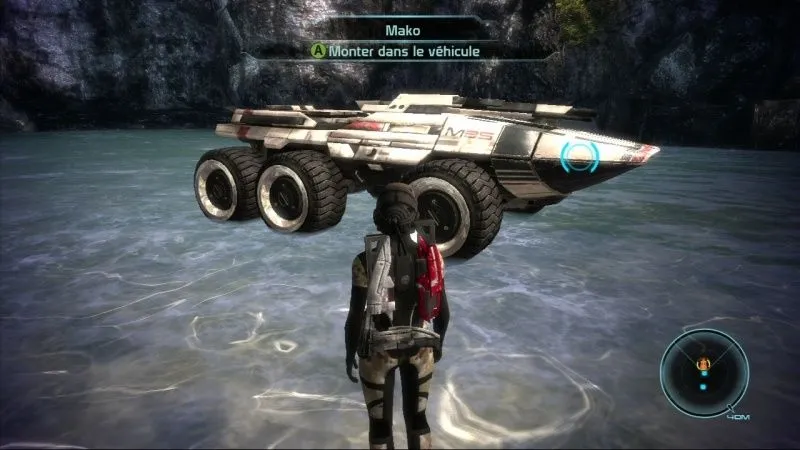This screenshot has height=450, width=800.
Task: Select the blue target marker on the Mako
Action: pyautogui.click(x=579, y=156)
